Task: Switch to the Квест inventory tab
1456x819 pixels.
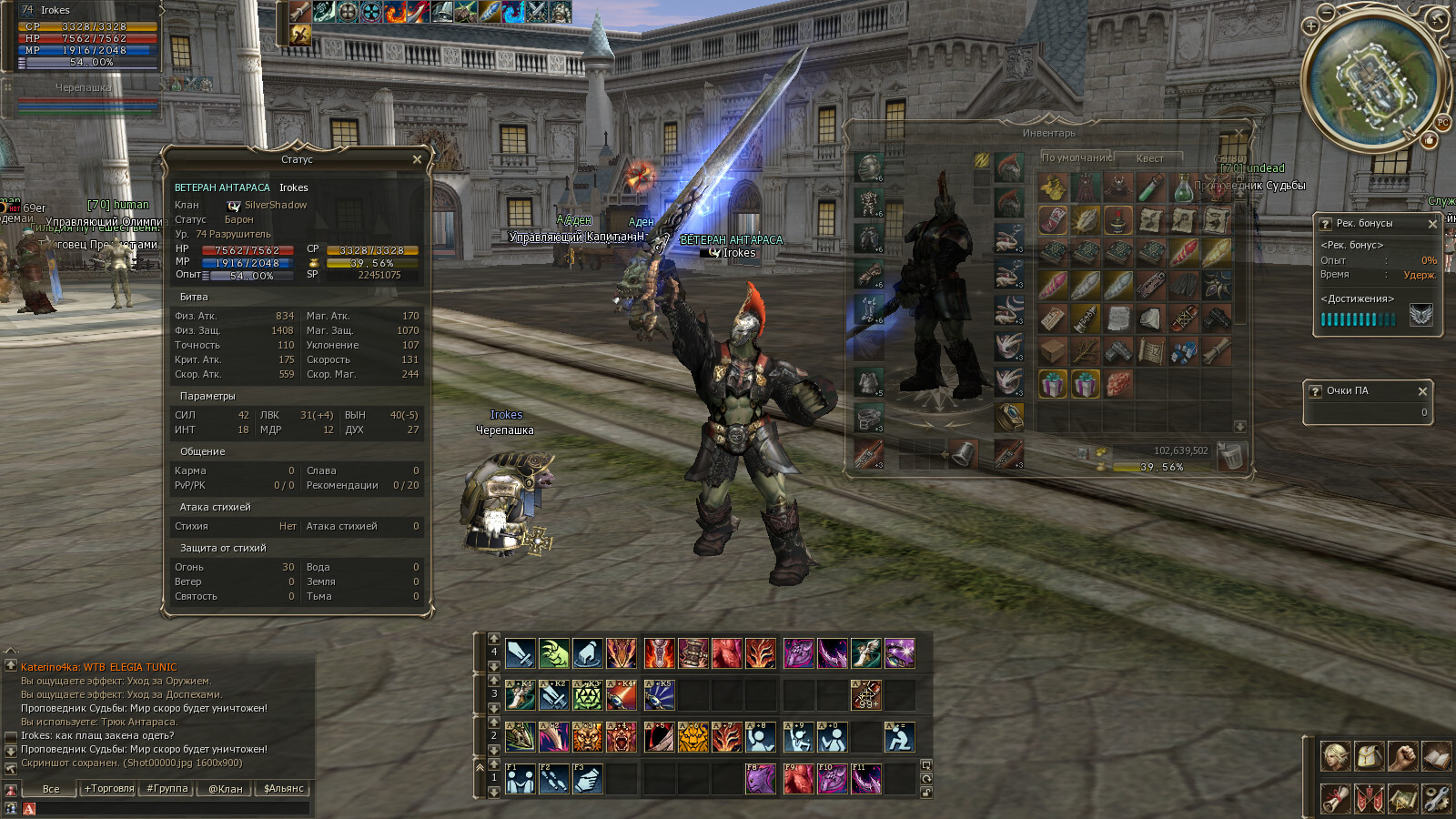Action: [1149, 158]
